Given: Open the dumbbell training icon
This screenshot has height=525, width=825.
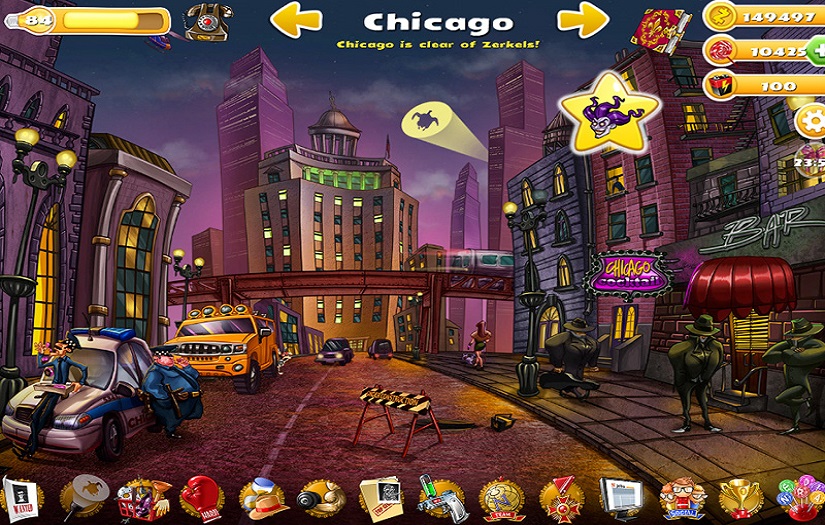Looking at the screenshot, I should [x=321, y=497].
